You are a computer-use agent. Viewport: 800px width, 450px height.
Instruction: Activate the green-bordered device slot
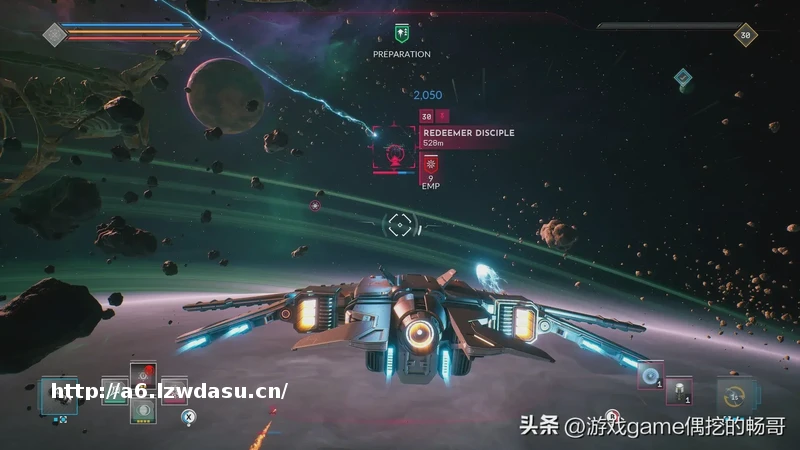point(114,390)
